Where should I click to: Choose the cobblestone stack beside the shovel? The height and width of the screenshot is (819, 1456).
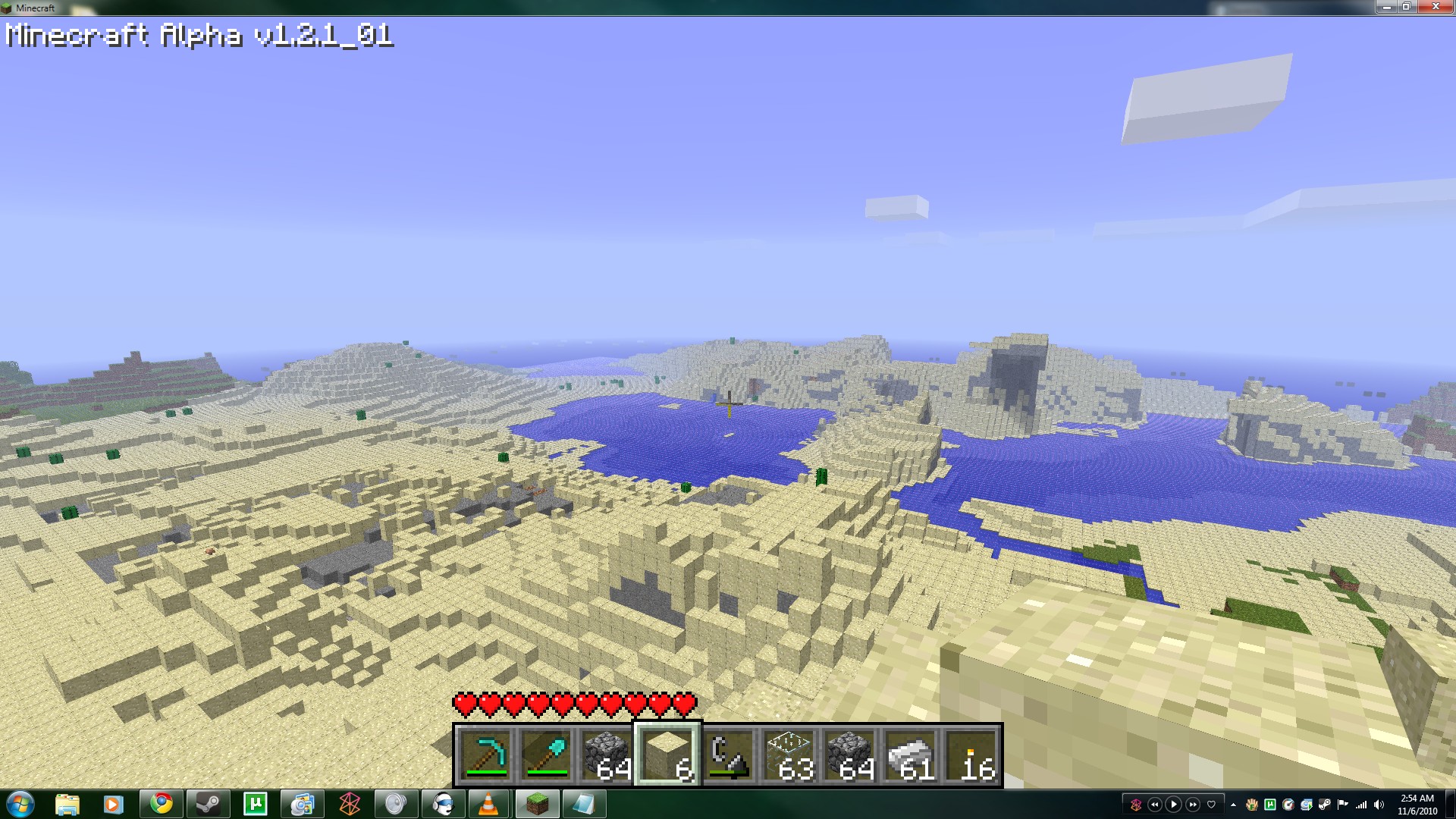607,755
